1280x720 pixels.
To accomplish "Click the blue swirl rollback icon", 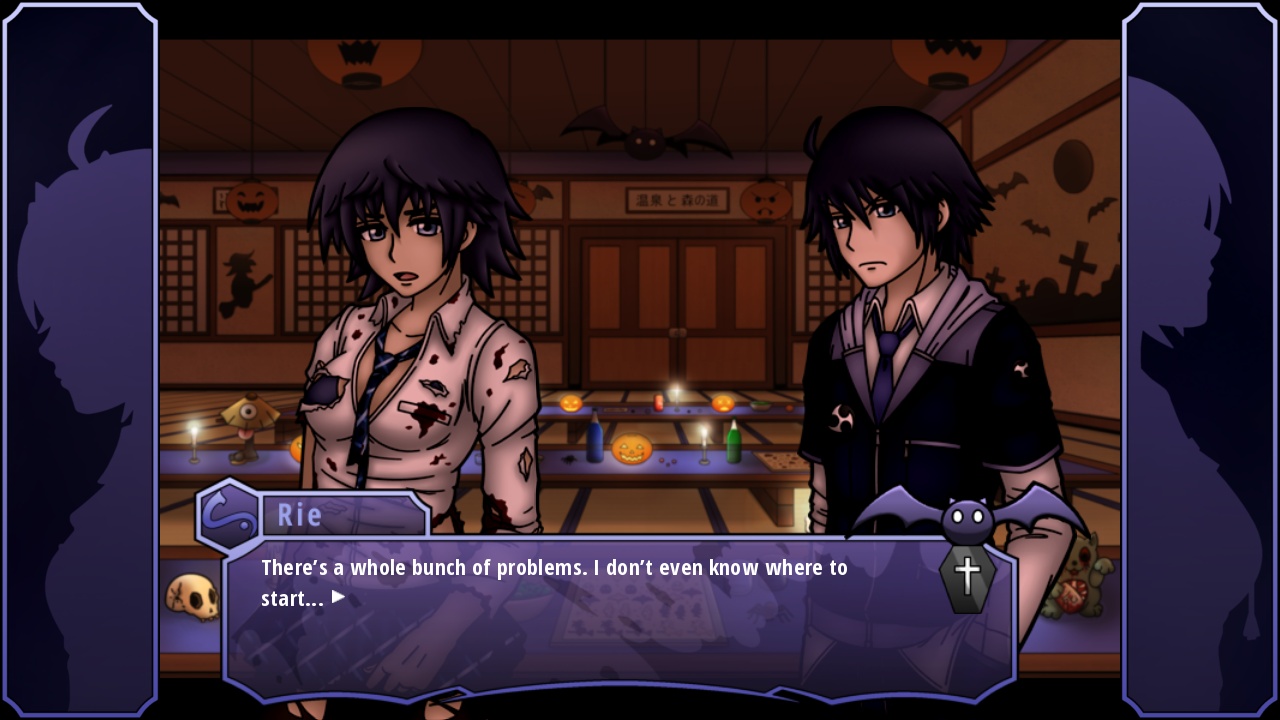I will 228,517.
